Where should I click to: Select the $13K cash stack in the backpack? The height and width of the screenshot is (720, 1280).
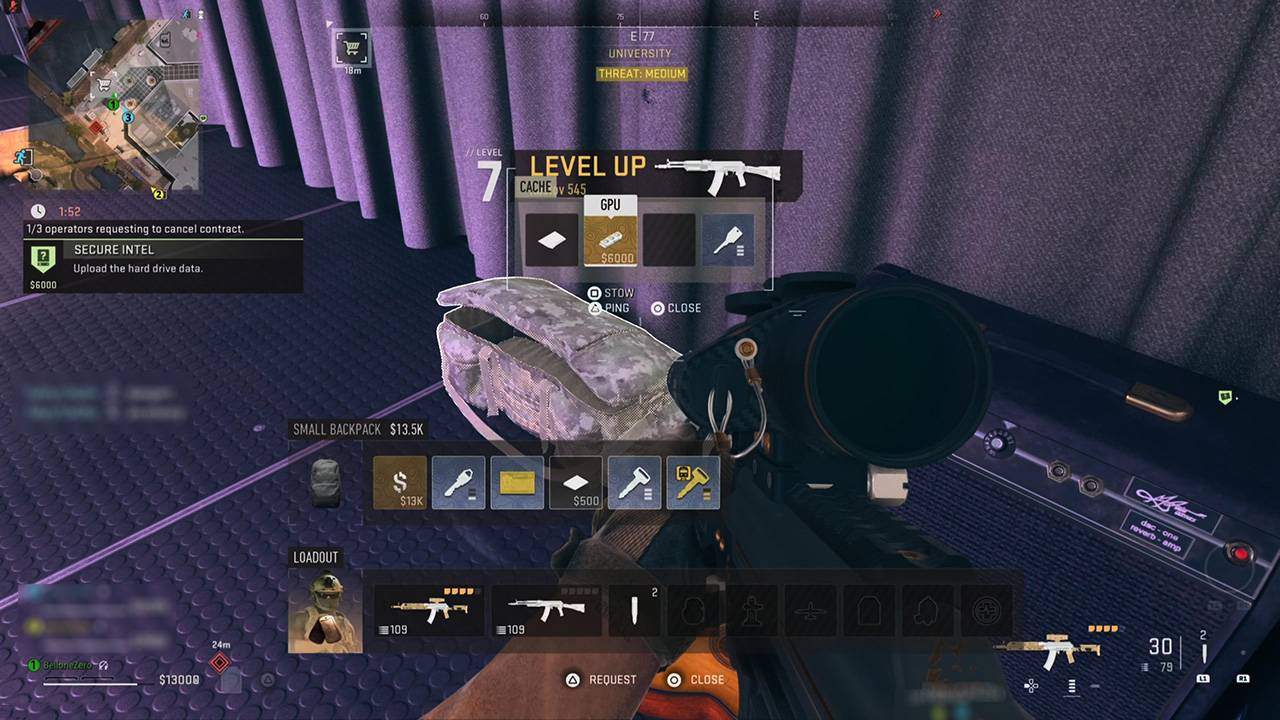point(399,482)
